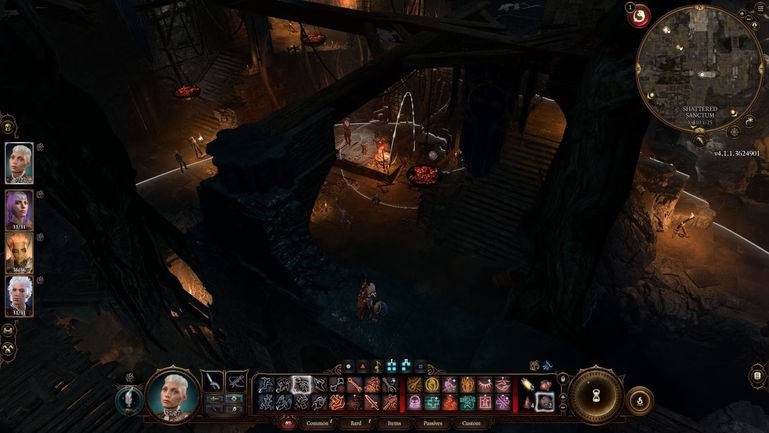The width and height of the screenshot is (769, 433).
Task: Activate the highlighted white-framed hotbar item slot
Action: [x=544, y=402]
